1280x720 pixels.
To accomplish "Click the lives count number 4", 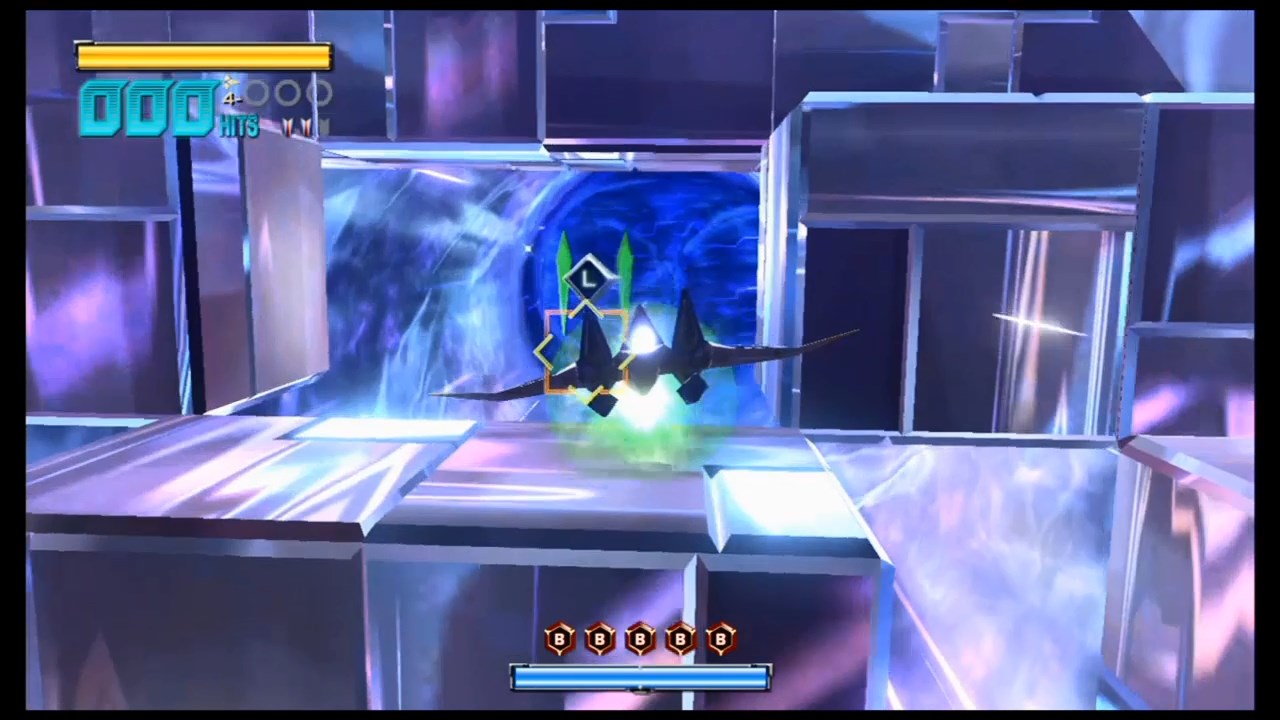I will click(x=229, y=97).
